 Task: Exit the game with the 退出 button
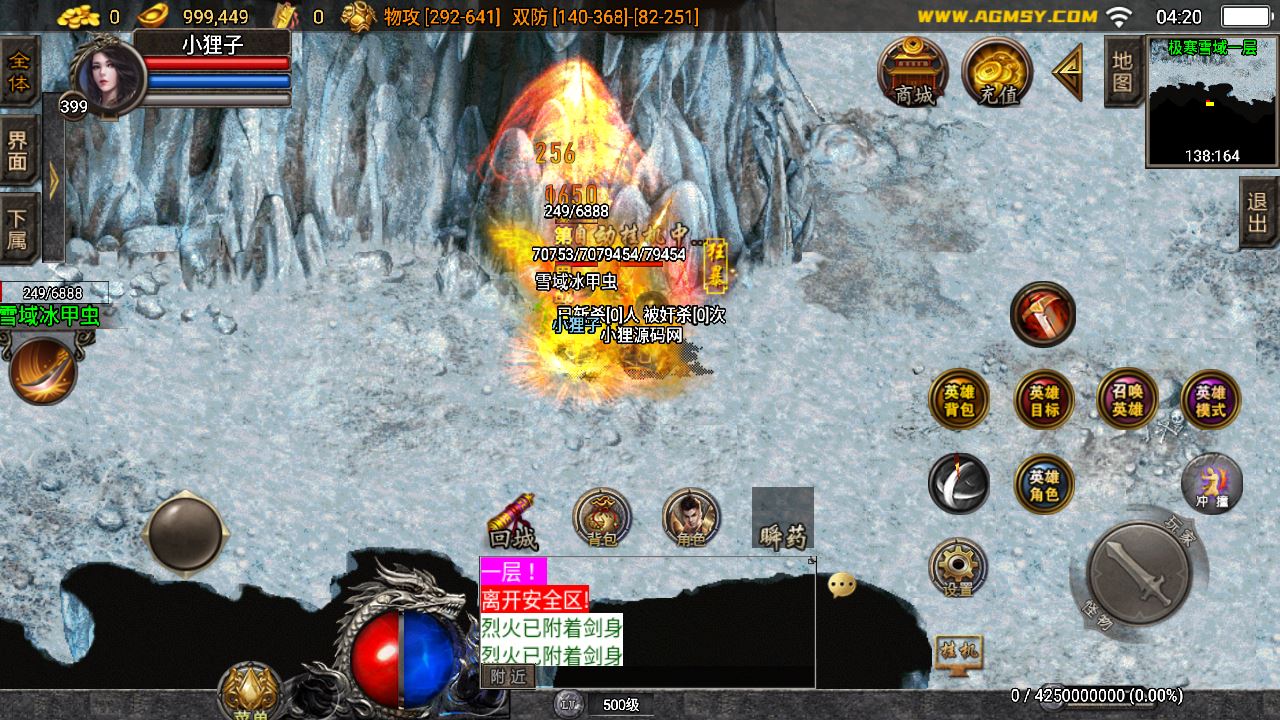coord(1258,212)
